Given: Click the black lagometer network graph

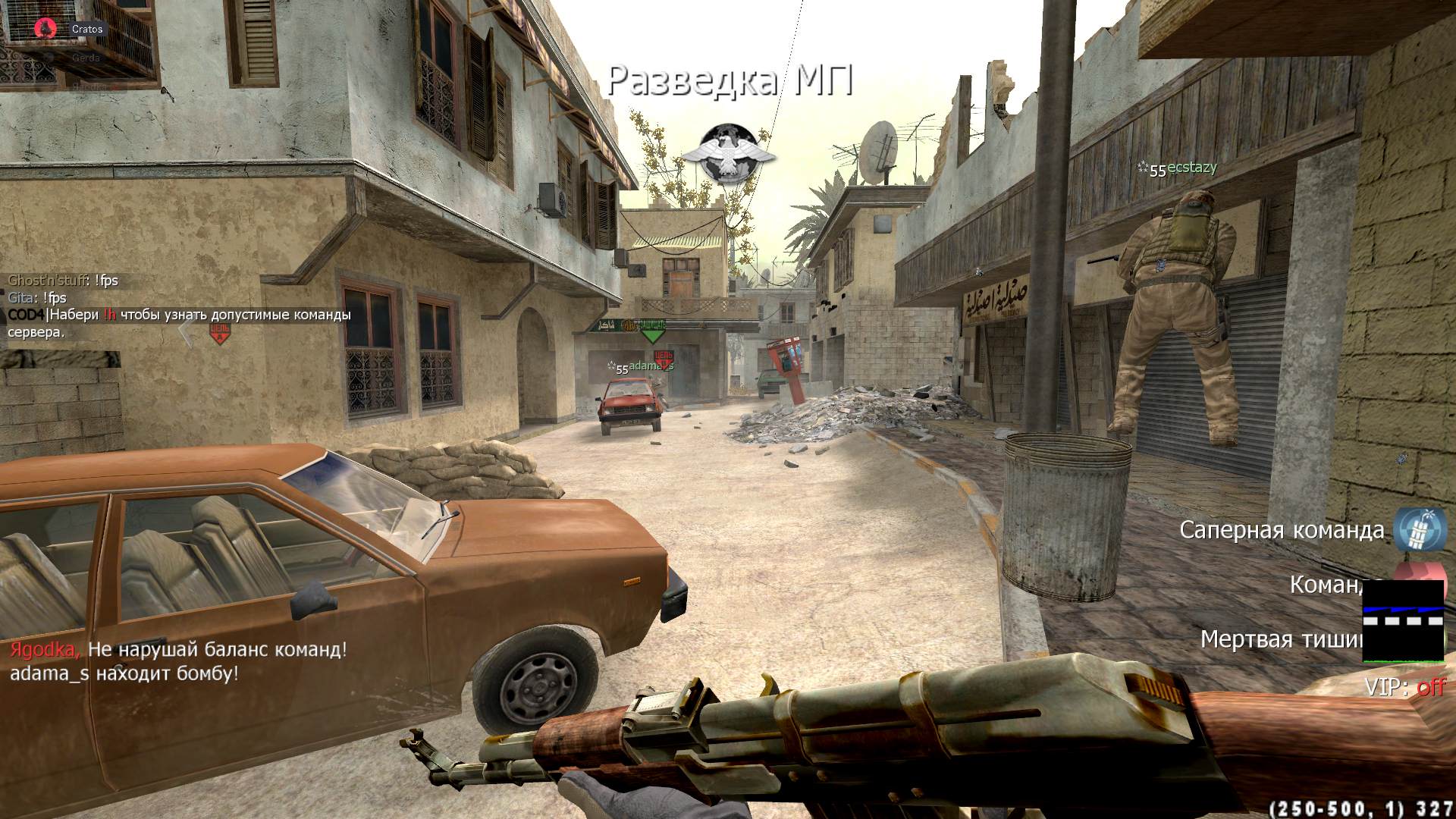Looking at the screenshot, I should point(1403,620).
